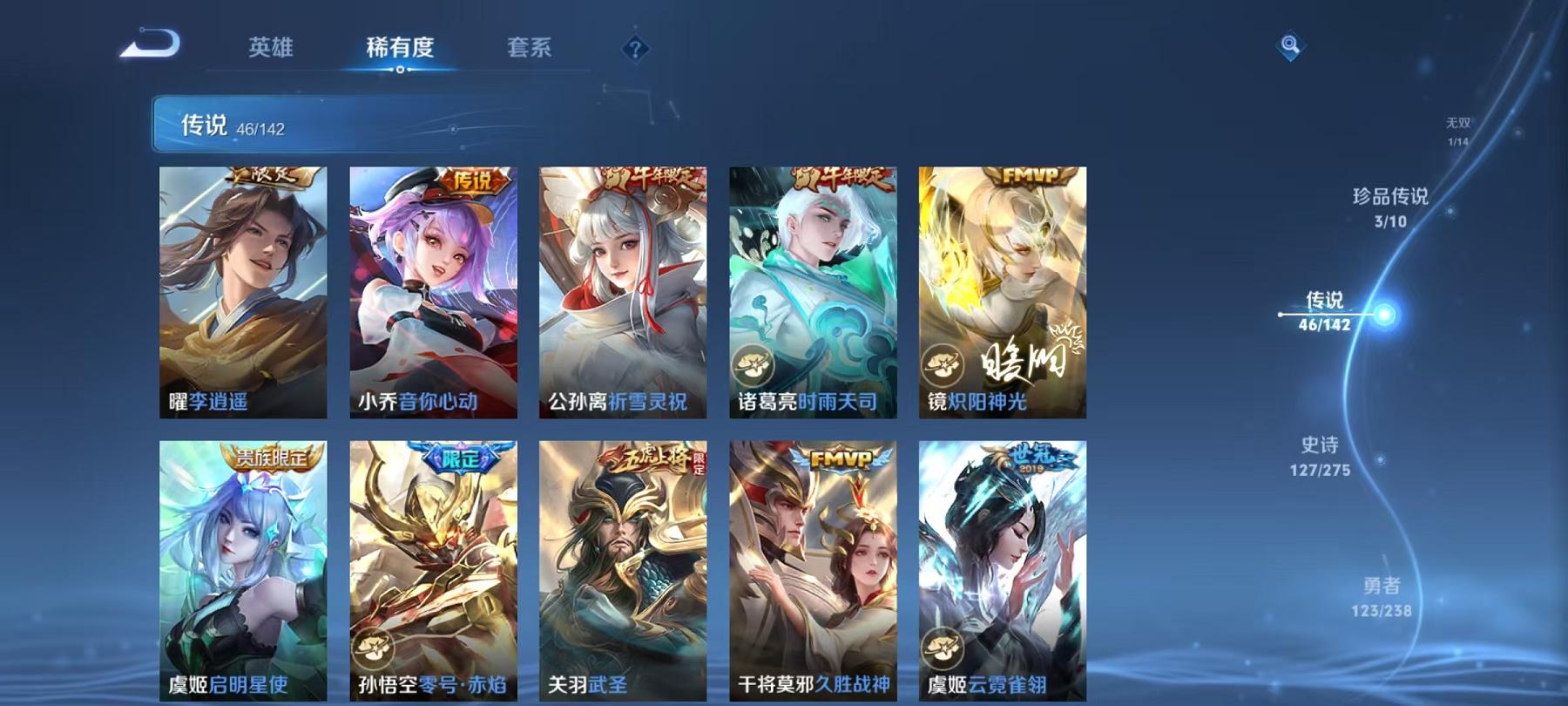Open the help question mark icon
The height and width of the screenshot is (706, 1568).
[x=637, y=47]
